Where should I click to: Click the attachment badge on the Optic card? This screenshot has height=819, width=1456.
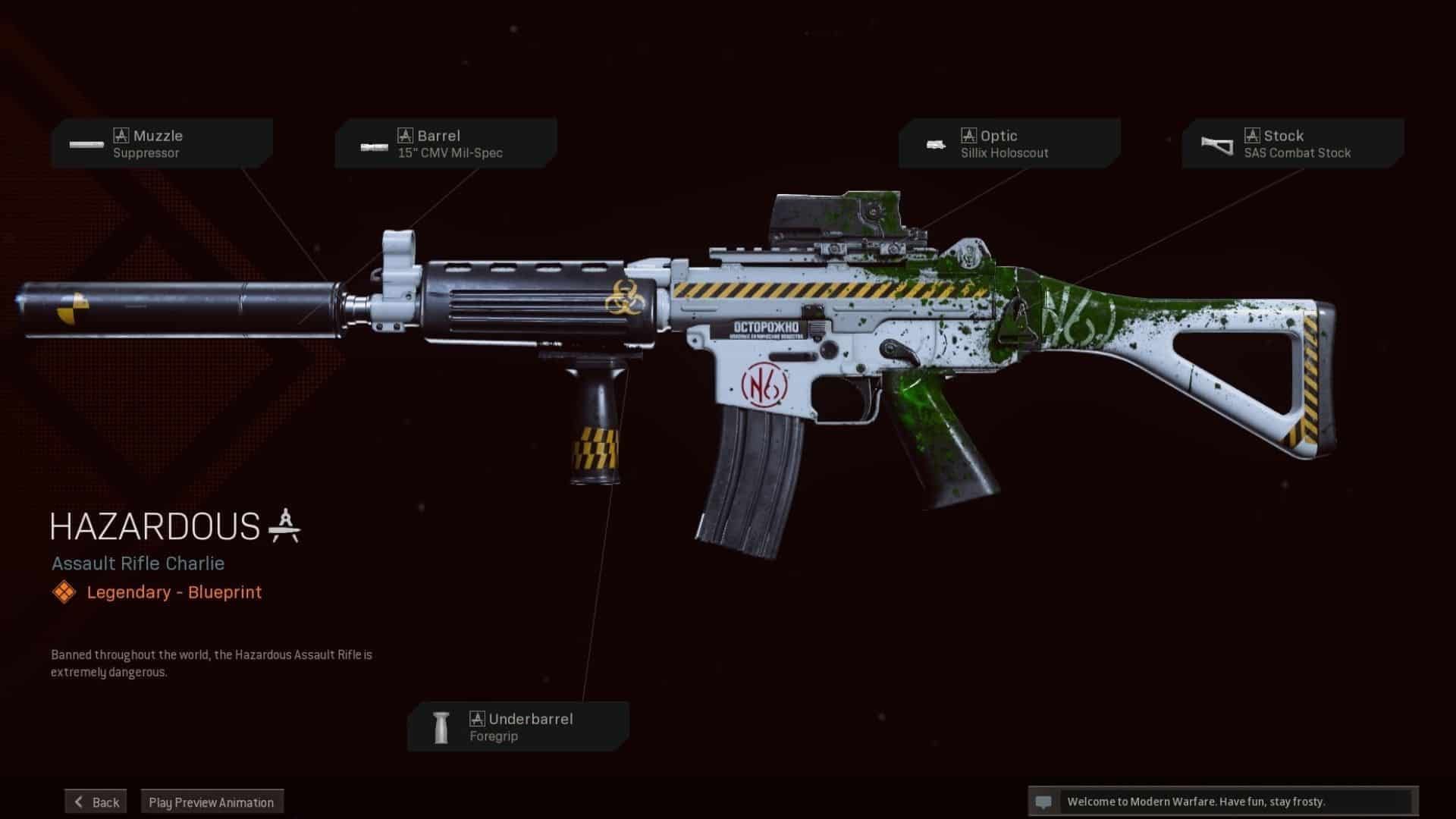point(968,135)
